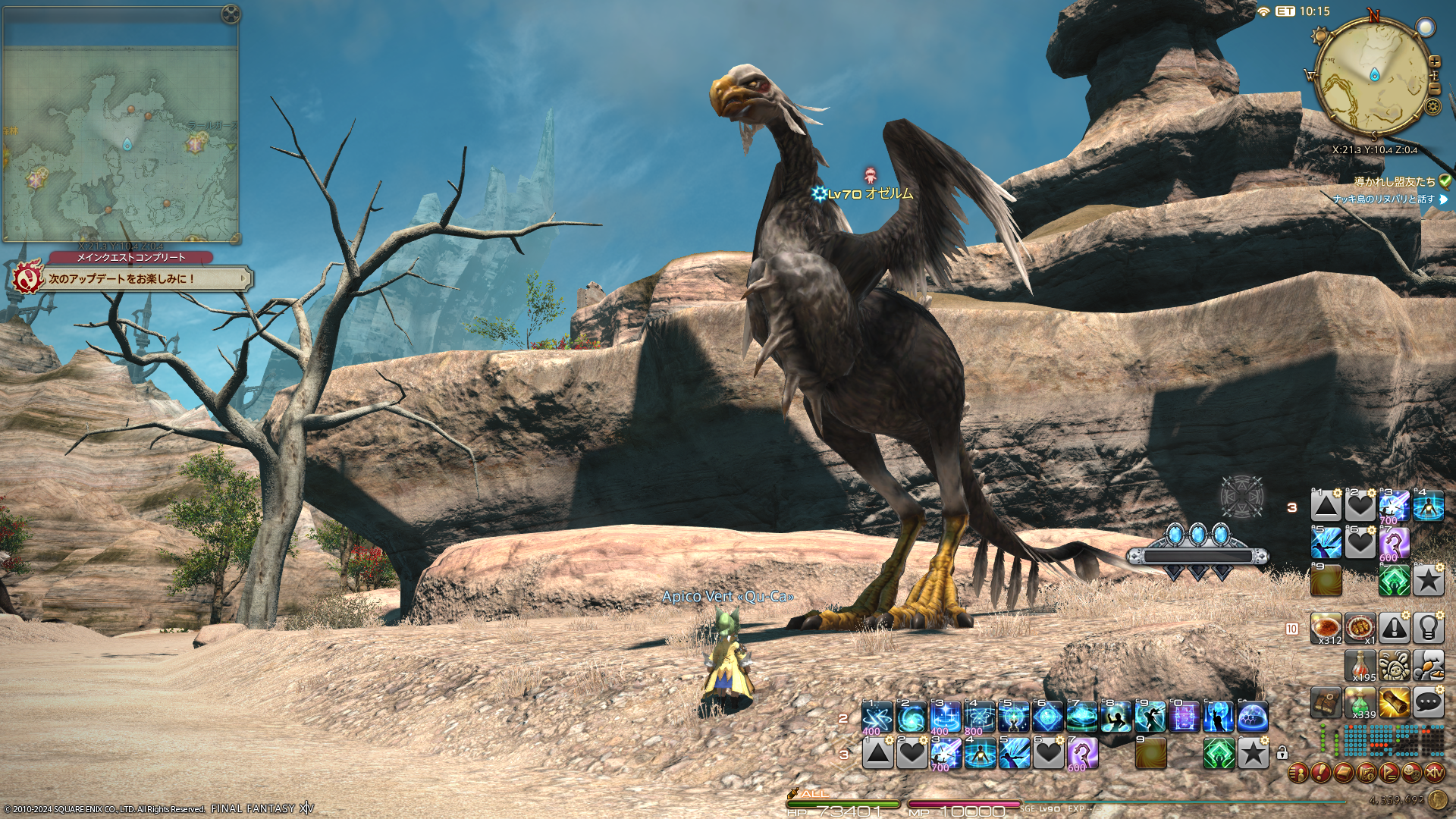Trigger the lightbulb macro icon
The image size is (1456, 819).
point(1428,628)
